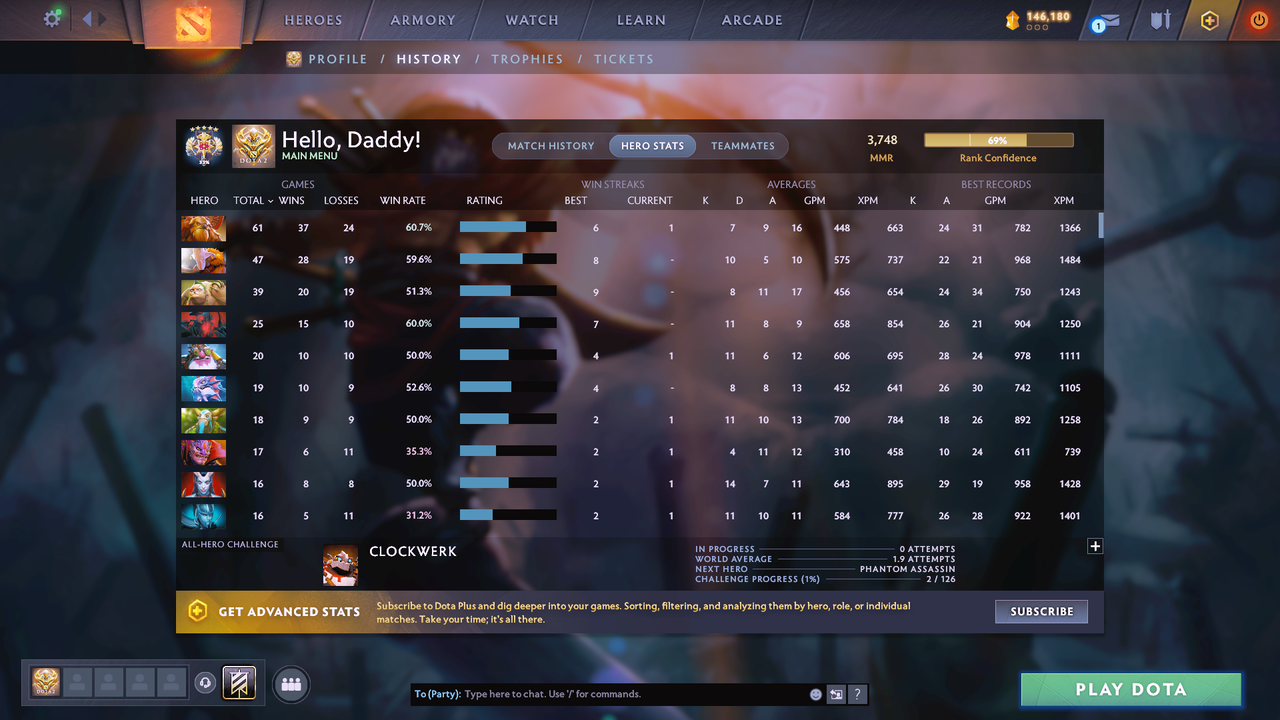
Task: Click the TOTAL column sort chevron
Action: point(271,200)
